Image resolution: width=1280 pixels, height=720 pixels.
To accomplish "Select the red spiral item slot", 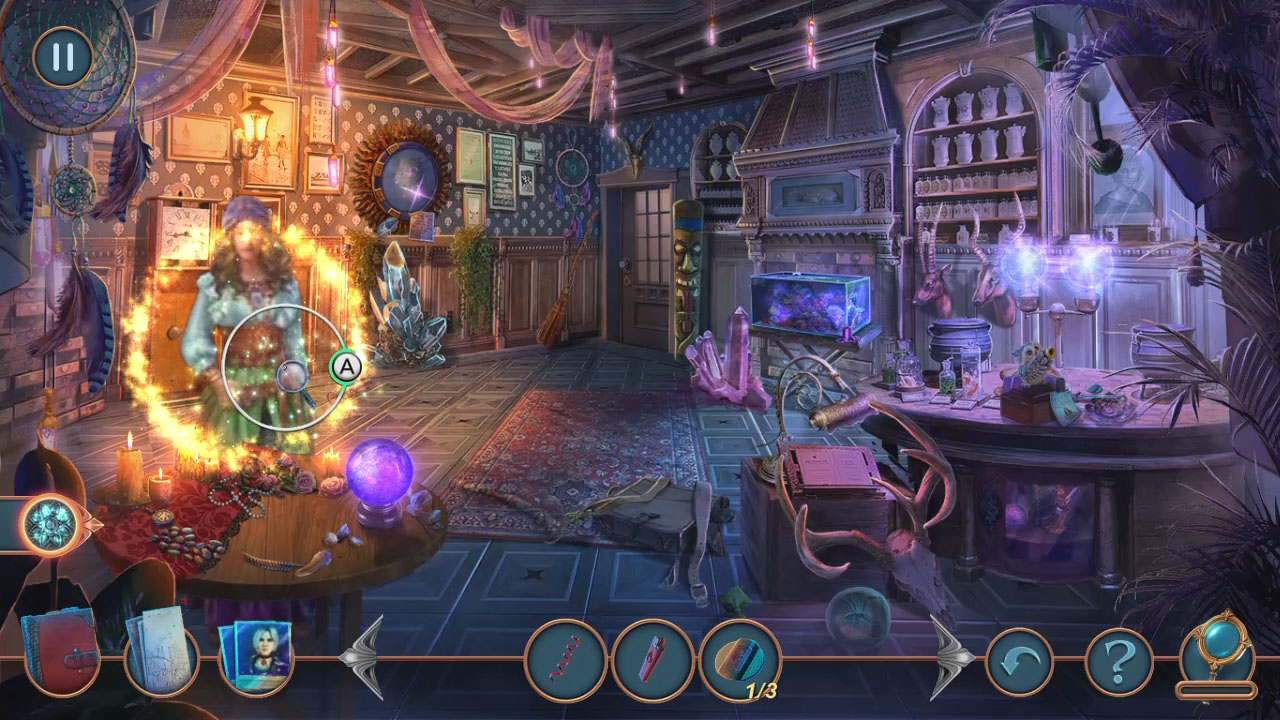I will coord(568,661).
